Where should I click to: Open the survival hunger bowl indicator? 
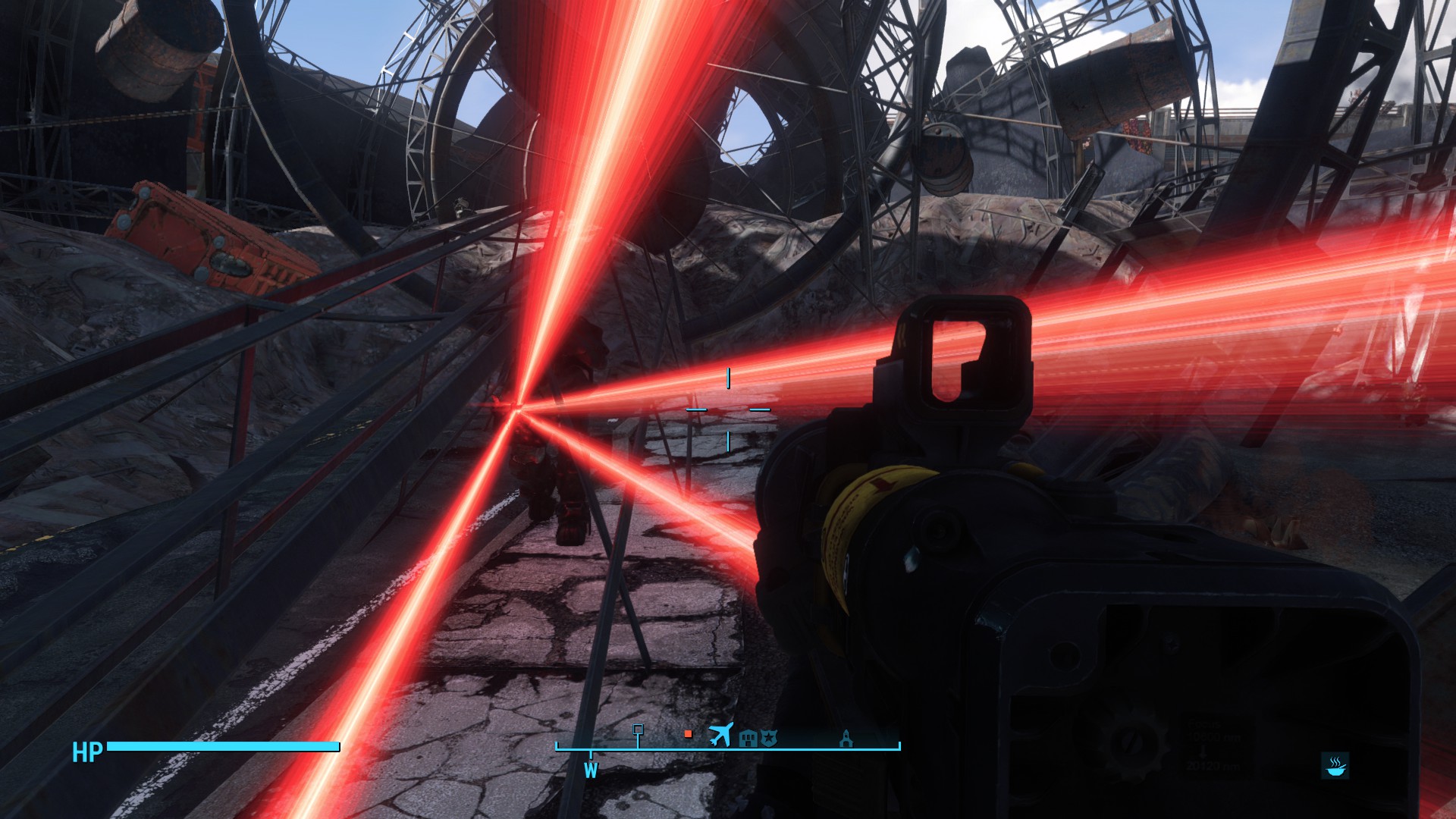click(1335, 766)
